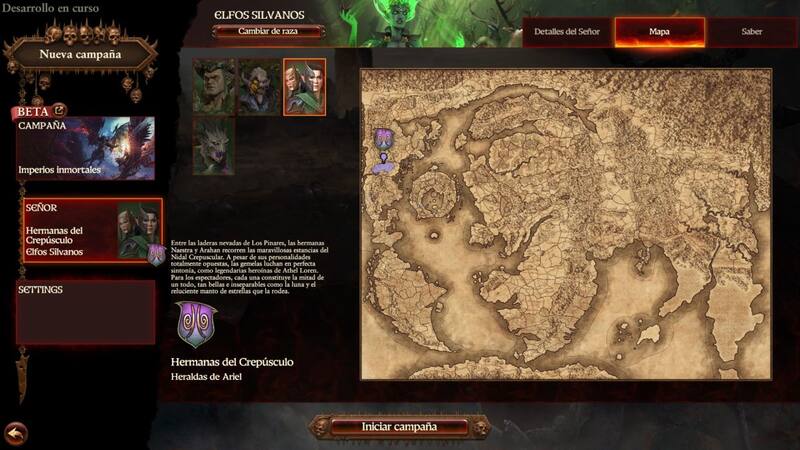The width and height of the screenshot is (800, 450).
Task: Go back with the red arrow button
Action: [x=15, y=433]
